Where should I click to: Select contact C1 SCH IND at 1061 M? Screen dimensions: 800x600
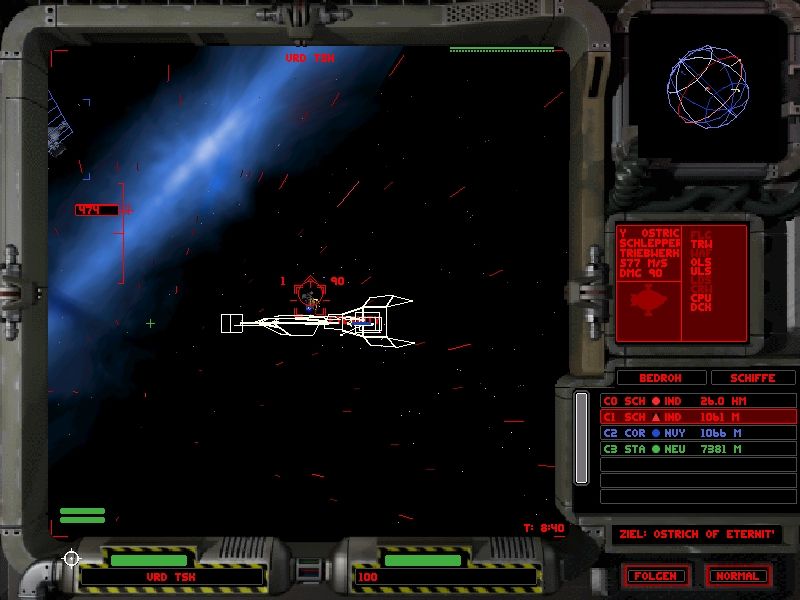pos(684,417)
